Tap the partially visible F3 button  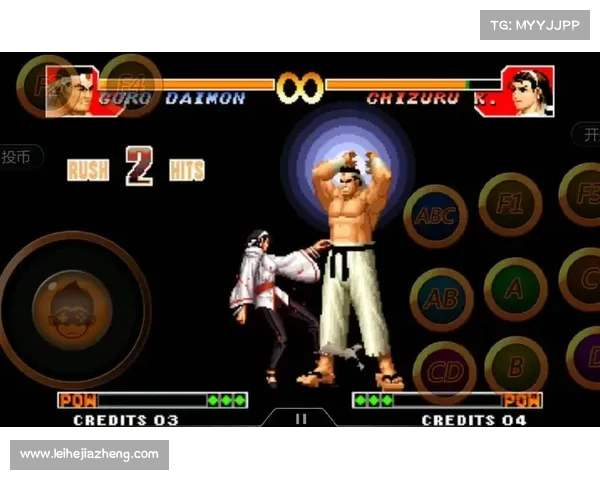[x=583, y=195]
